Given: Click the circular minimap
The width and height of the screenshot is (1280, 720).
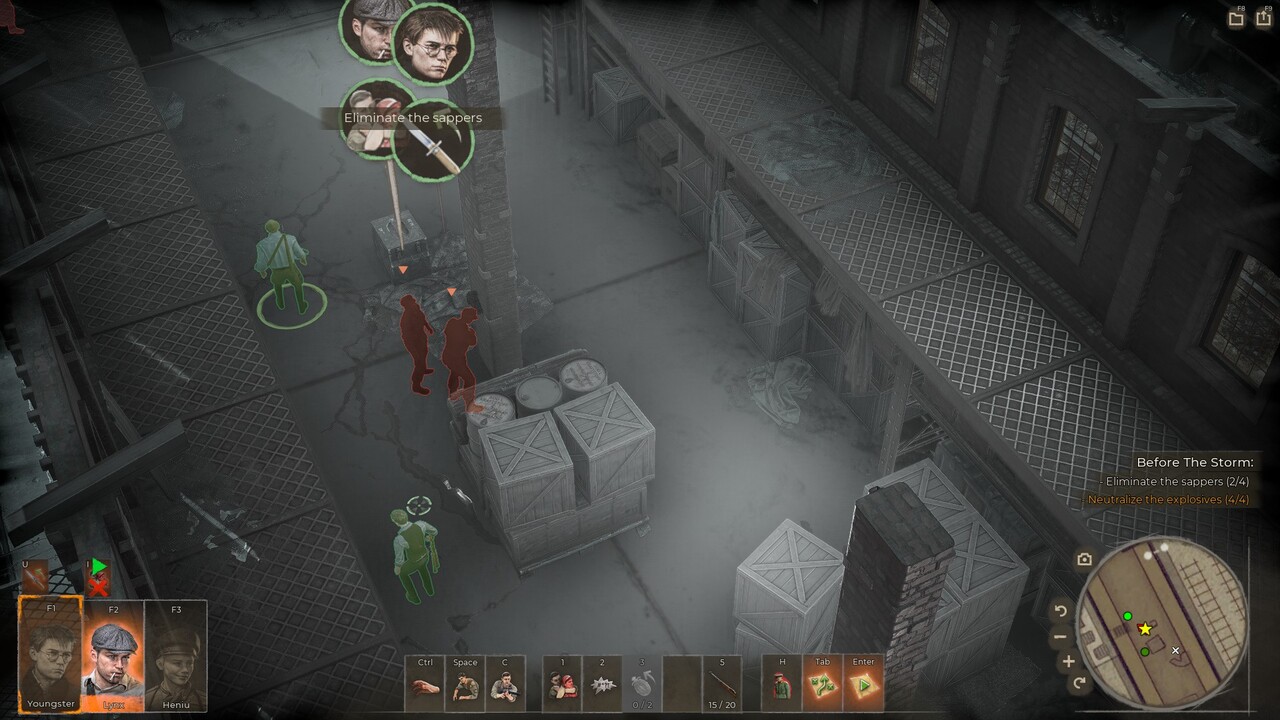Looking at the screenshot, I should pyautogui.click(x=1165, y=622).
